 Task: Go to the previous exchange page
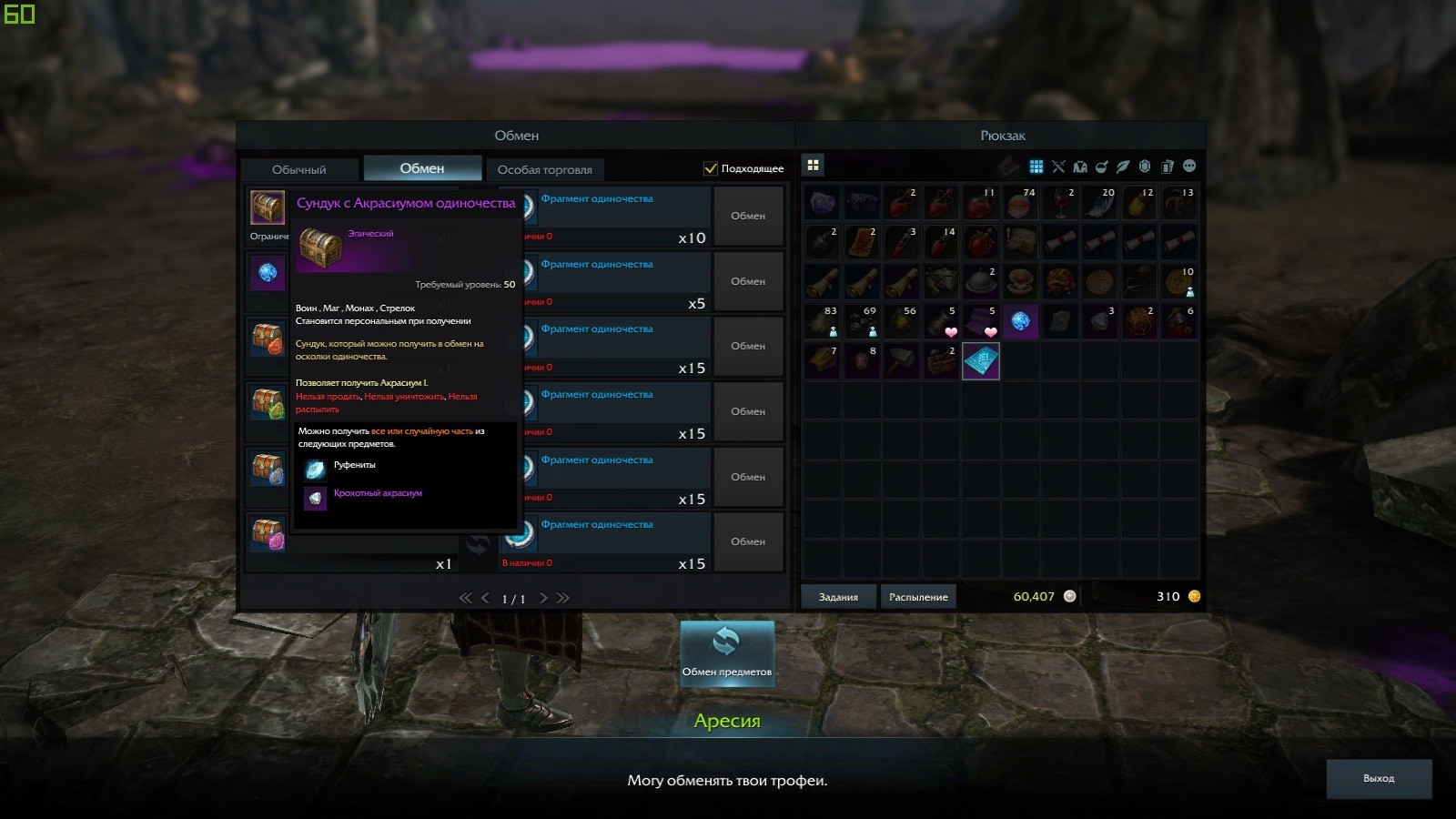[485, 598]
